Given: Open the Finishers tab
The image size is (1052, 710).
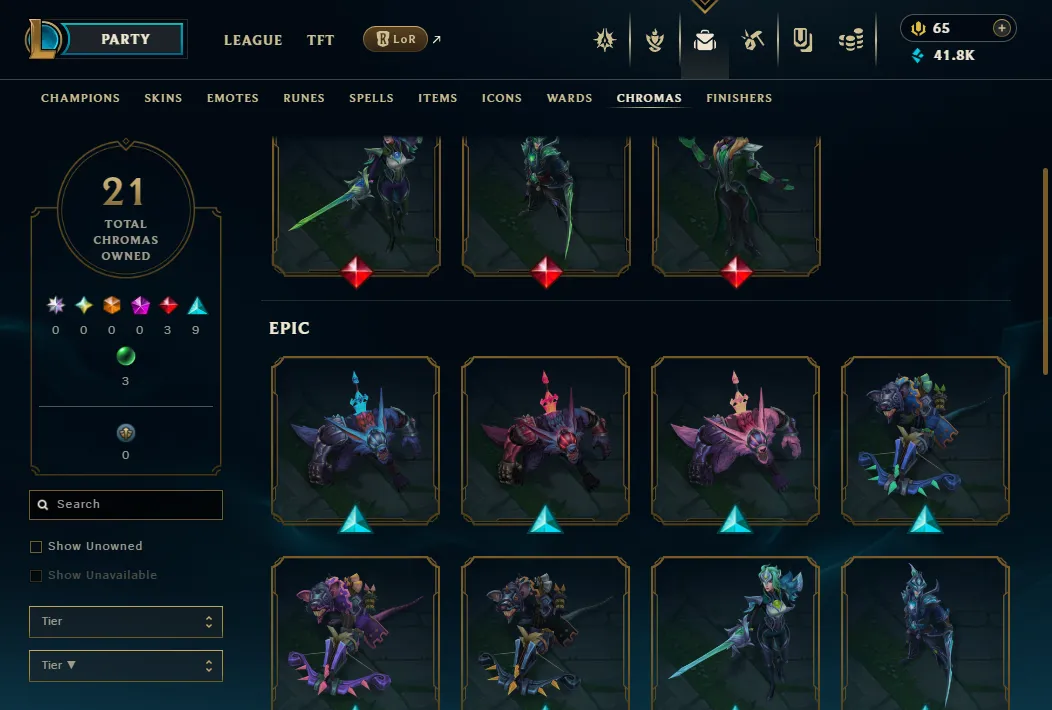Looking at the screenshot, I should click(x=739, y=98).
